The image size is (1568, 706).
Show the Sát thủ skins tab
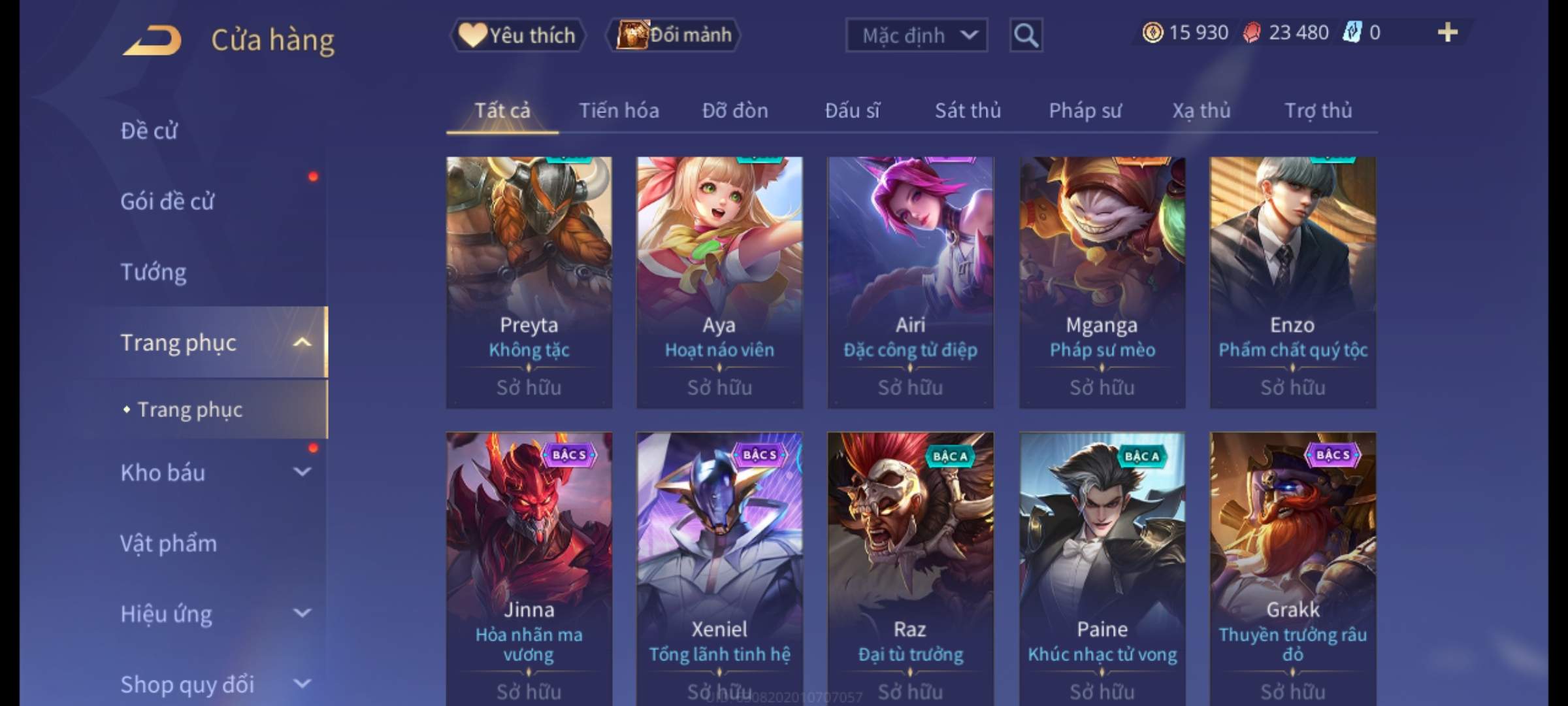point(968,110)
